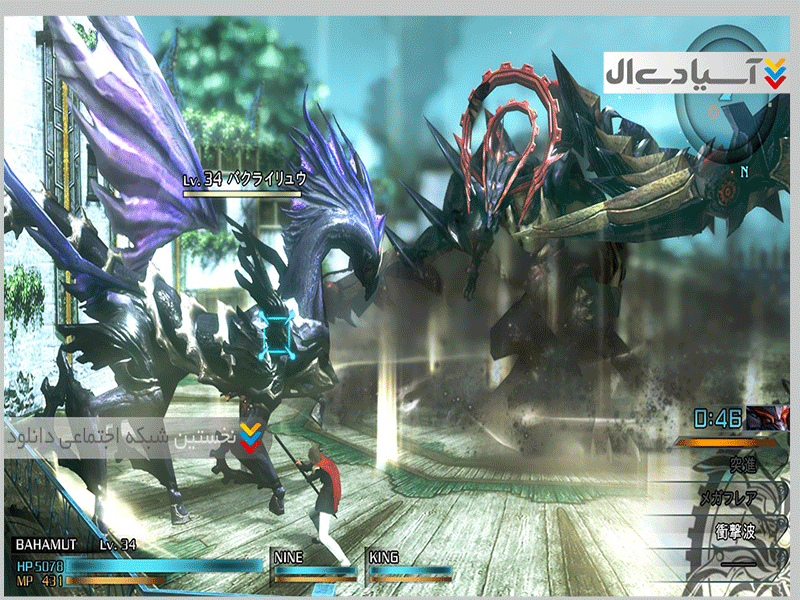Click the targeted enemy's Lv. 34 nameplate
Viewport: 800px width, 600px height.
point(244,180)
